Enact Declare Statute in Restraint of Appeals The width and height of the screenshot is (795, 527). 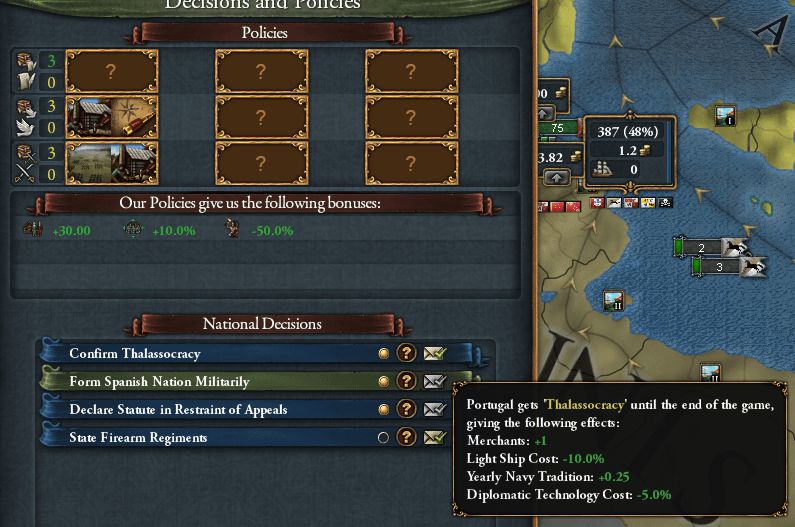435,410
